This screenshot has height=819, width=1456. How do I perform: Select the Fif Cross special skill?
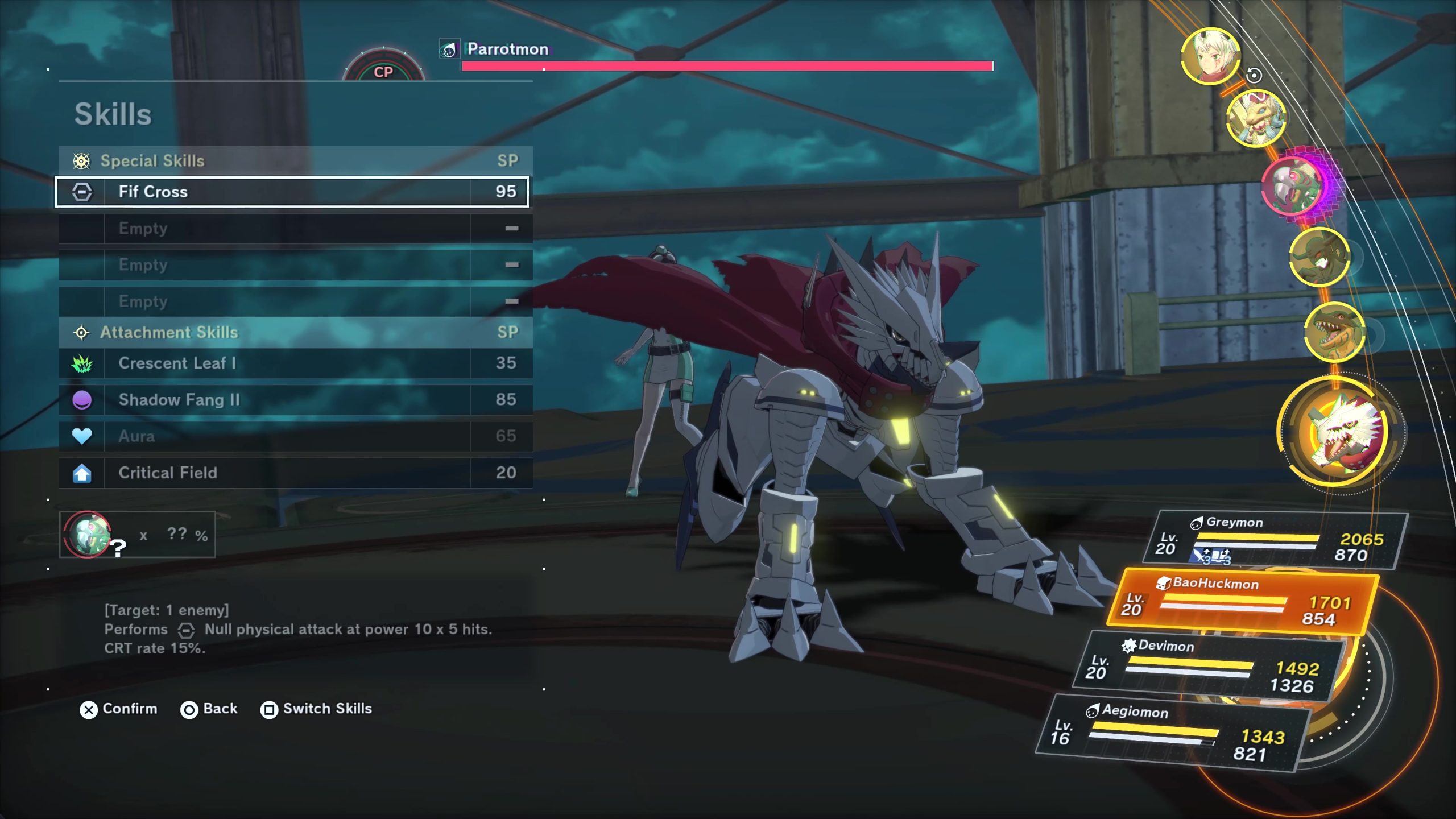tap(291, 192)
